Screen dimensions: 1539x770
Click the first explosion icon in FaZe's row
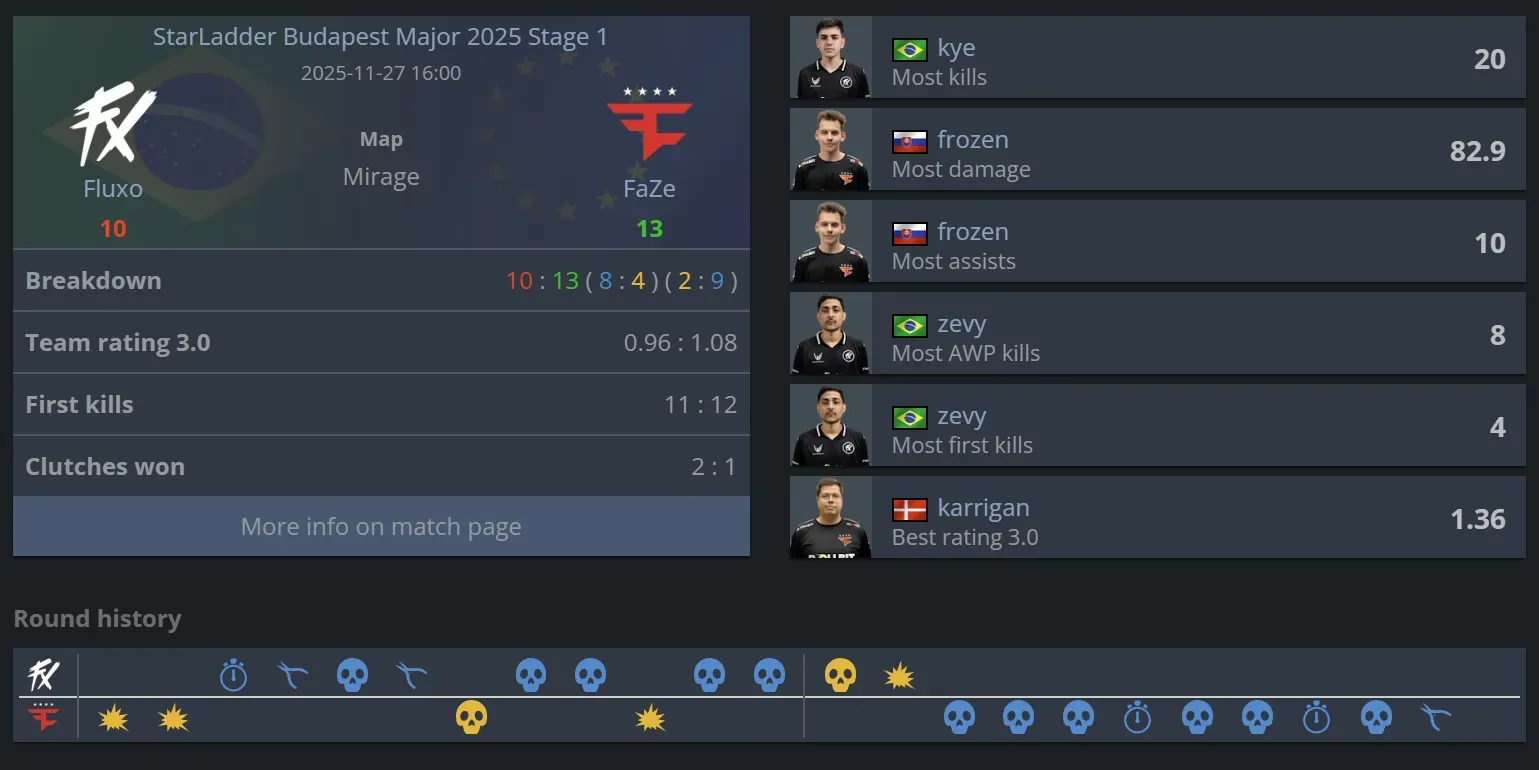[x=115, y=718]
